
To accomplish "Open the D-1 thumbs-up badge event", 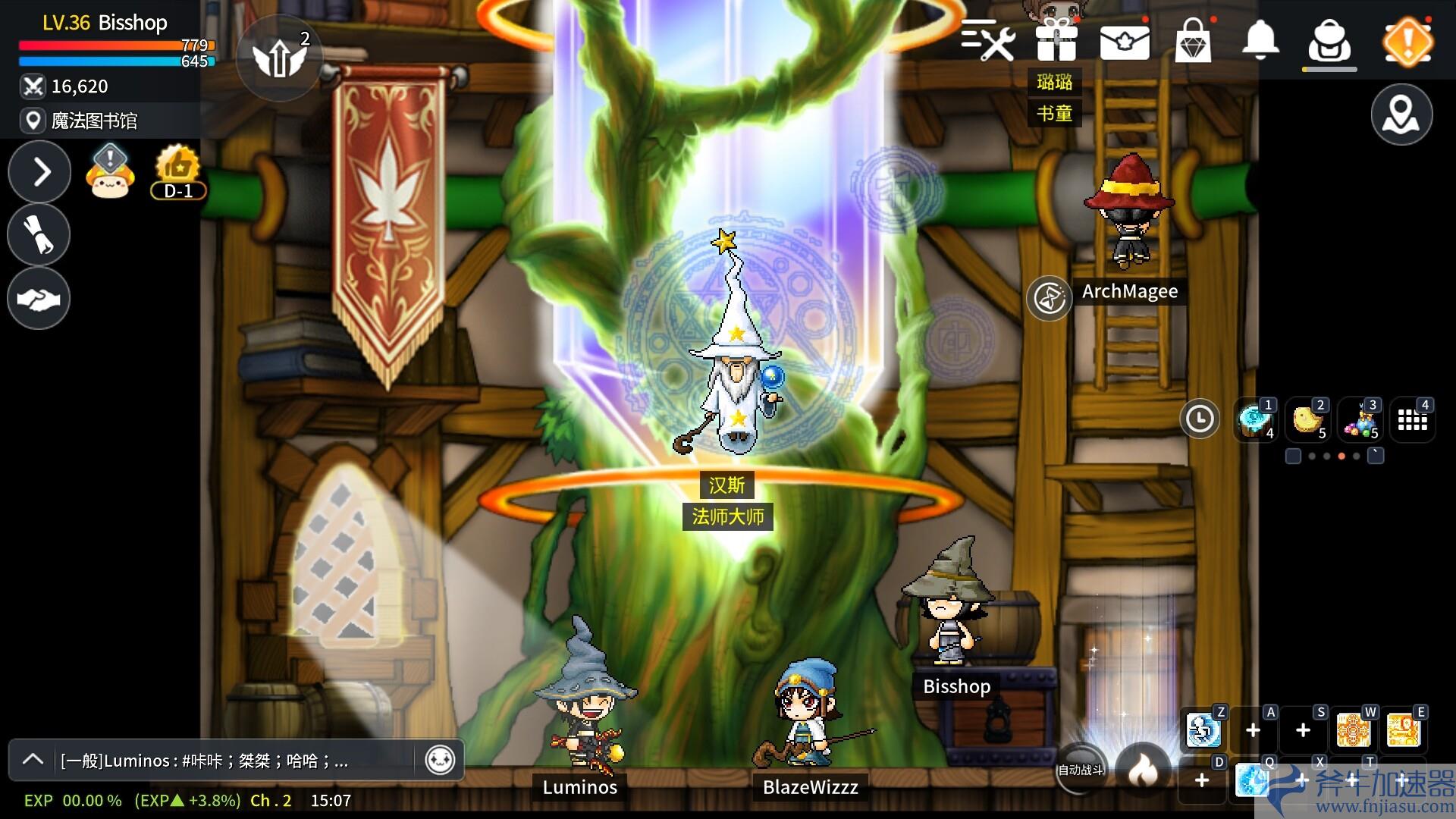I will (x=177, y=171).
